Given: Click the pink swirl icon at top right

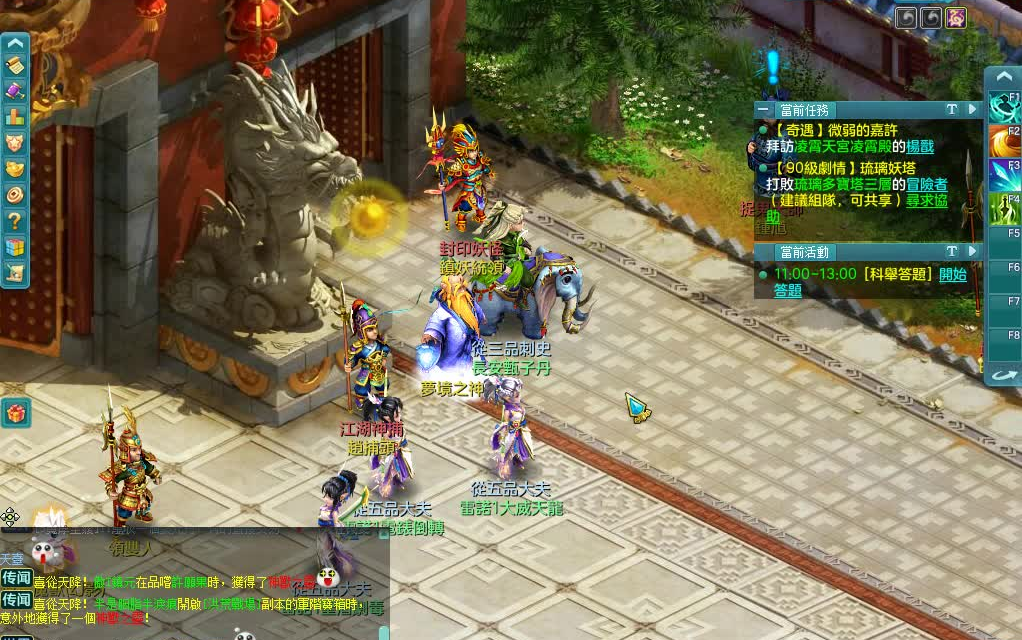Looking at the screenshot, I should pyautogui.click(x=957, y=17).
